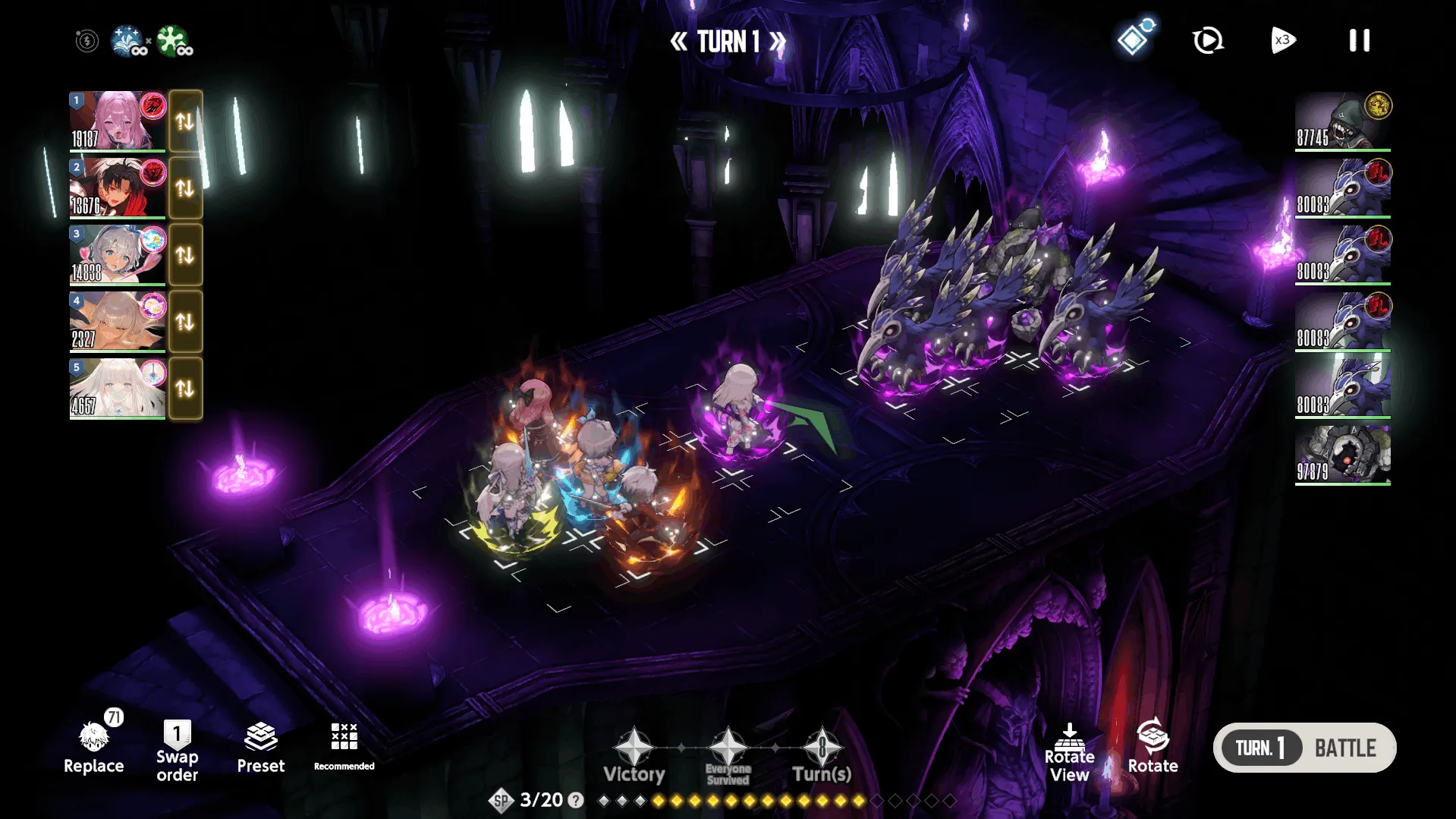Pause the game

point(1359,40)
